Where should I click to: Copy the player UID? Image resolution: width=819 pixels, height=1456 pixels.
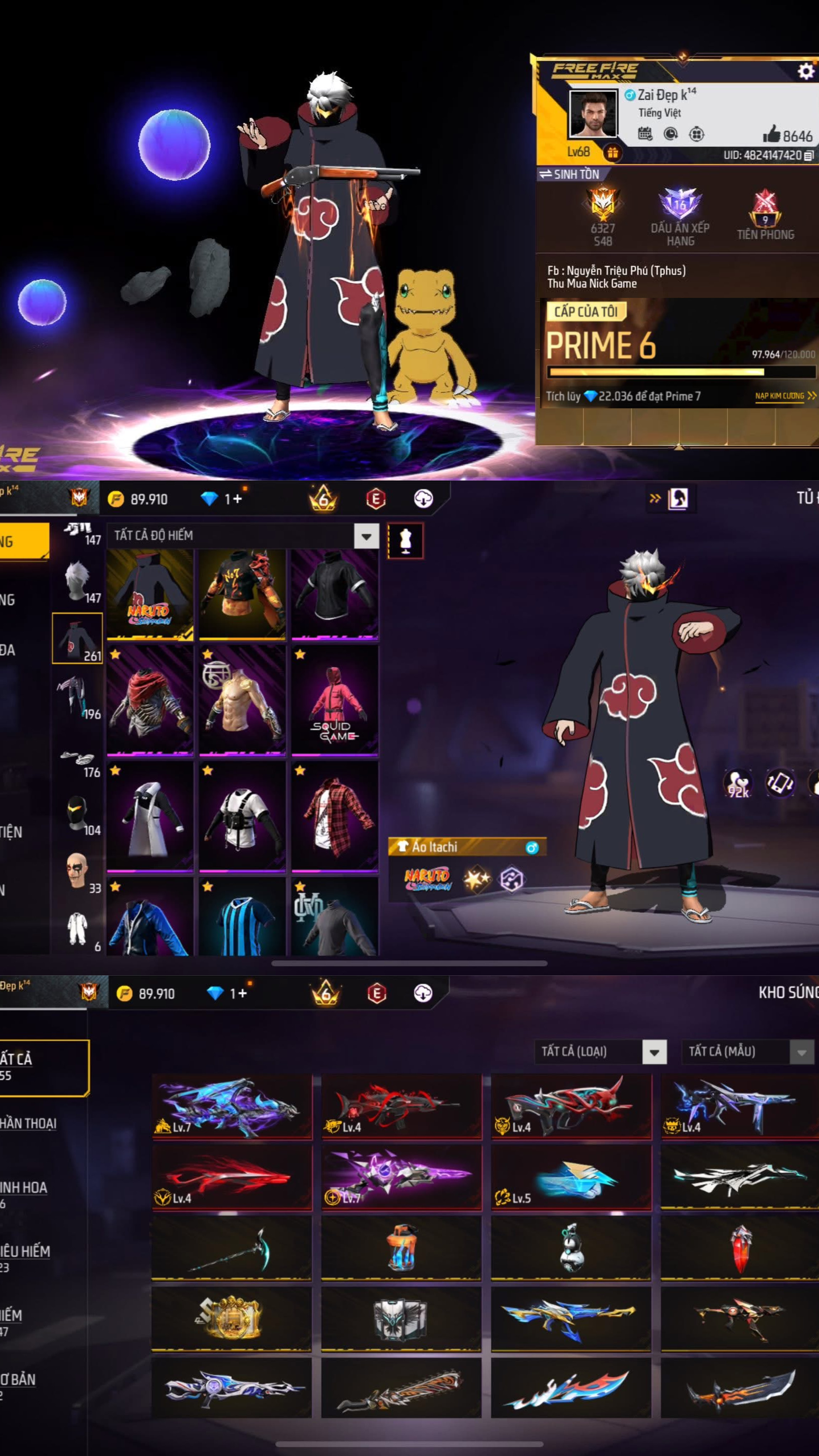tap(808, 155)
